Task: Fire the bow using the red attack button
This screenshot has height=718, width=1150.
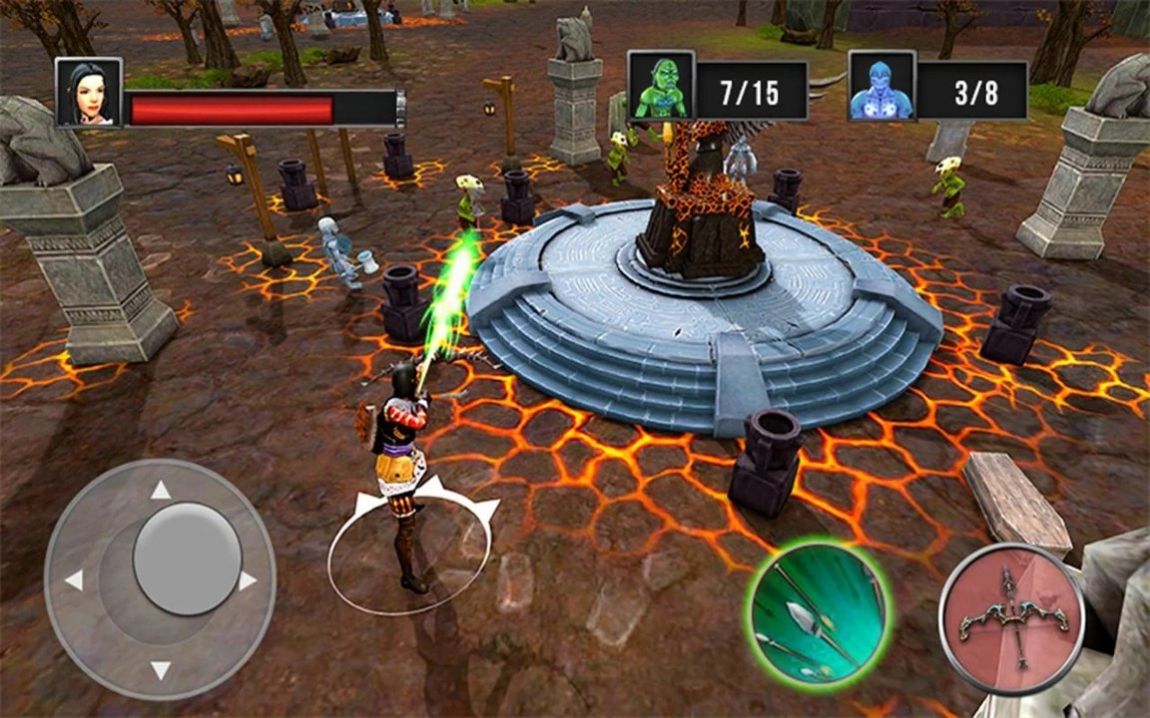Action: pyautogui.click(x=1012, y=619)
